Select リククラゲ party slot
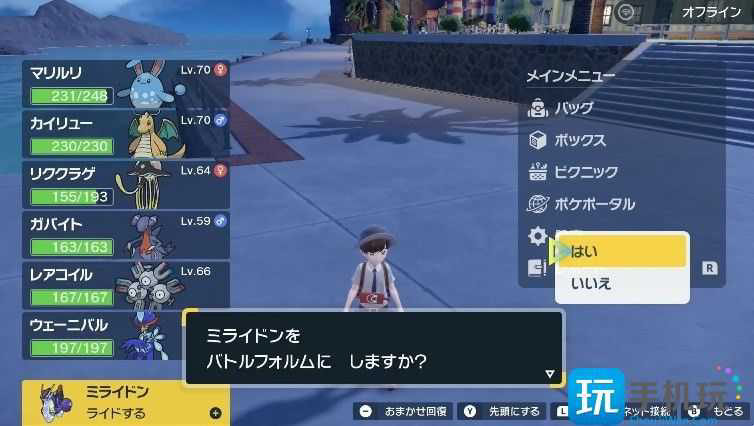Viewport: 754px width, 426px height. click(x=125, y=184)
